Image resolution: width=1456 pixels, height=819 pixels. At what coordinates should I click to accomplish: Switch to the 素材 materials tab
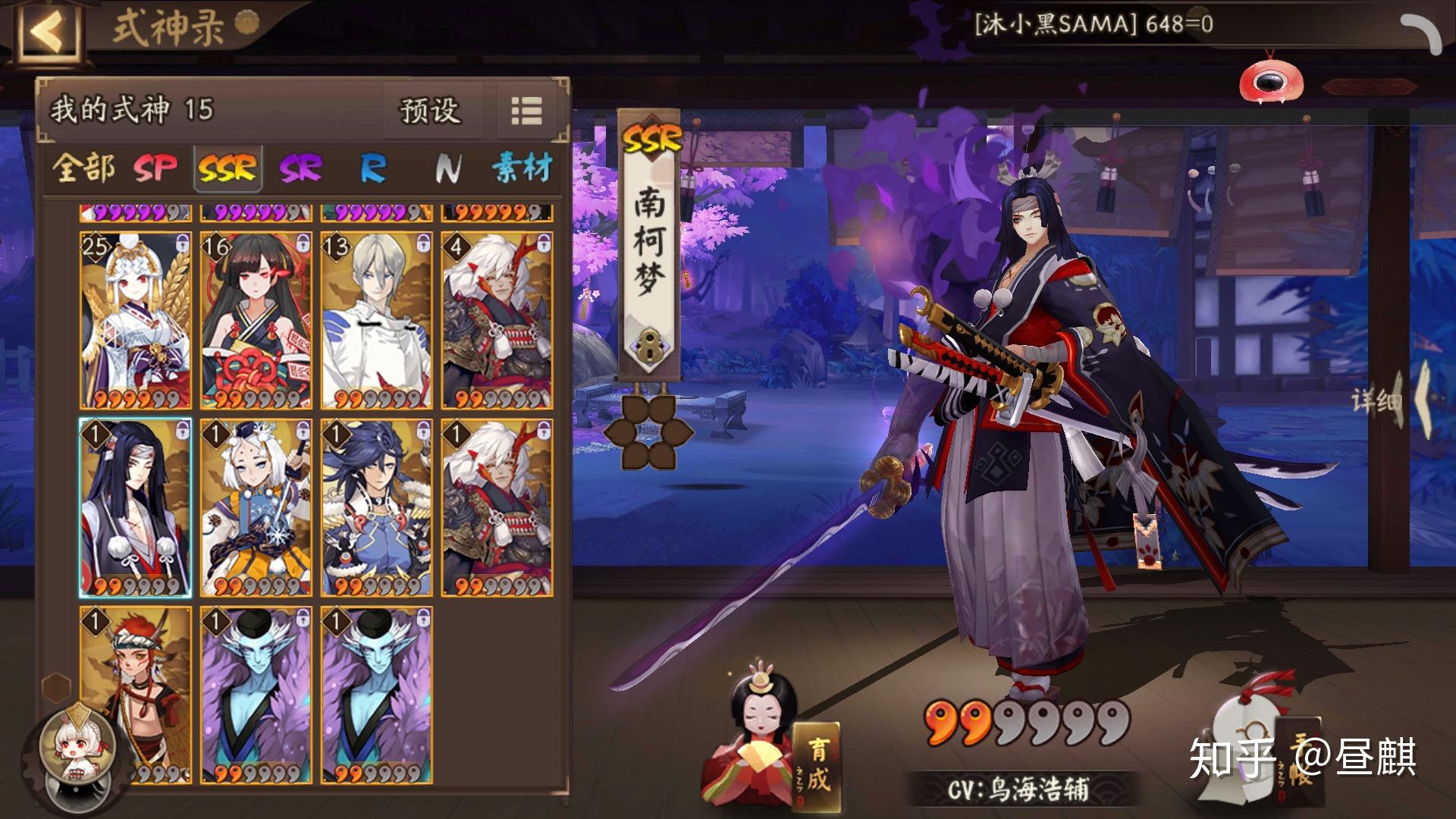click(x=522, y=168)
